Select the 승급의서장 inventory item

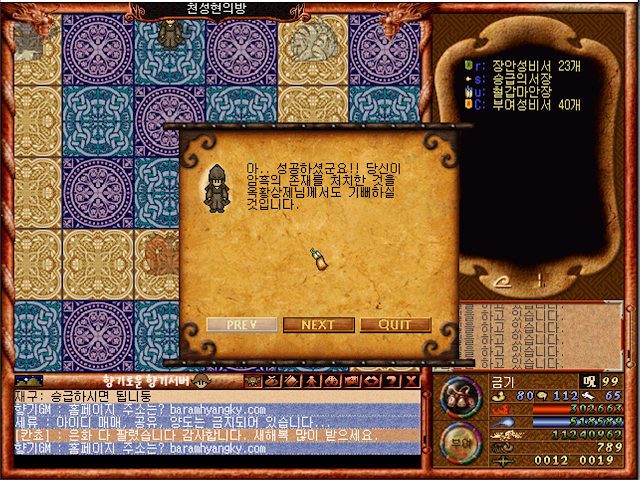coord(514,77)
